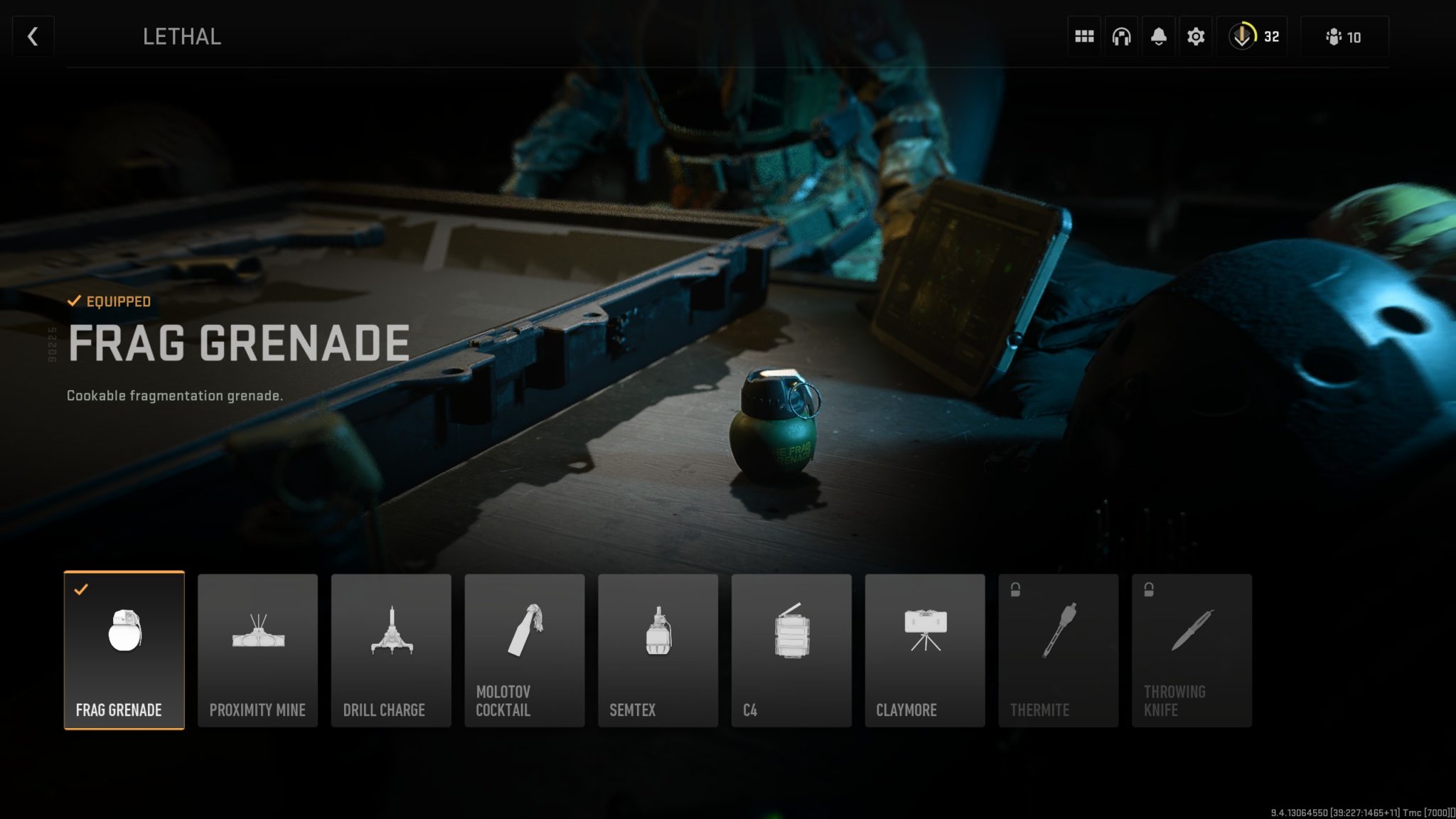
Task: Open the social panel showing 10 friends
Action: click(1343, 36)
